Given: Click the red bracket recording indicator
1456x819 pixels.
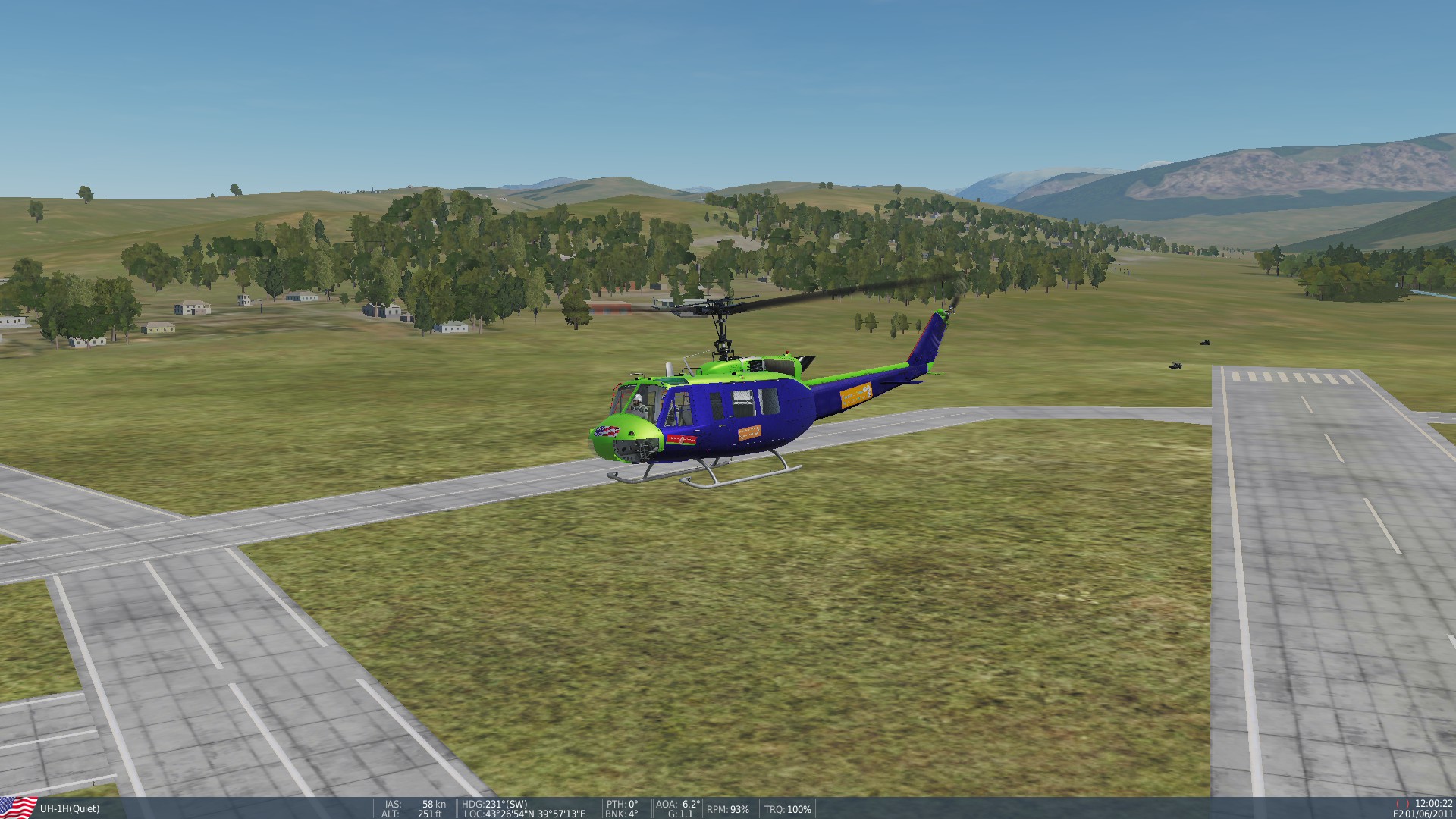Looking at the screenshot, I should tap(1403, 803).
